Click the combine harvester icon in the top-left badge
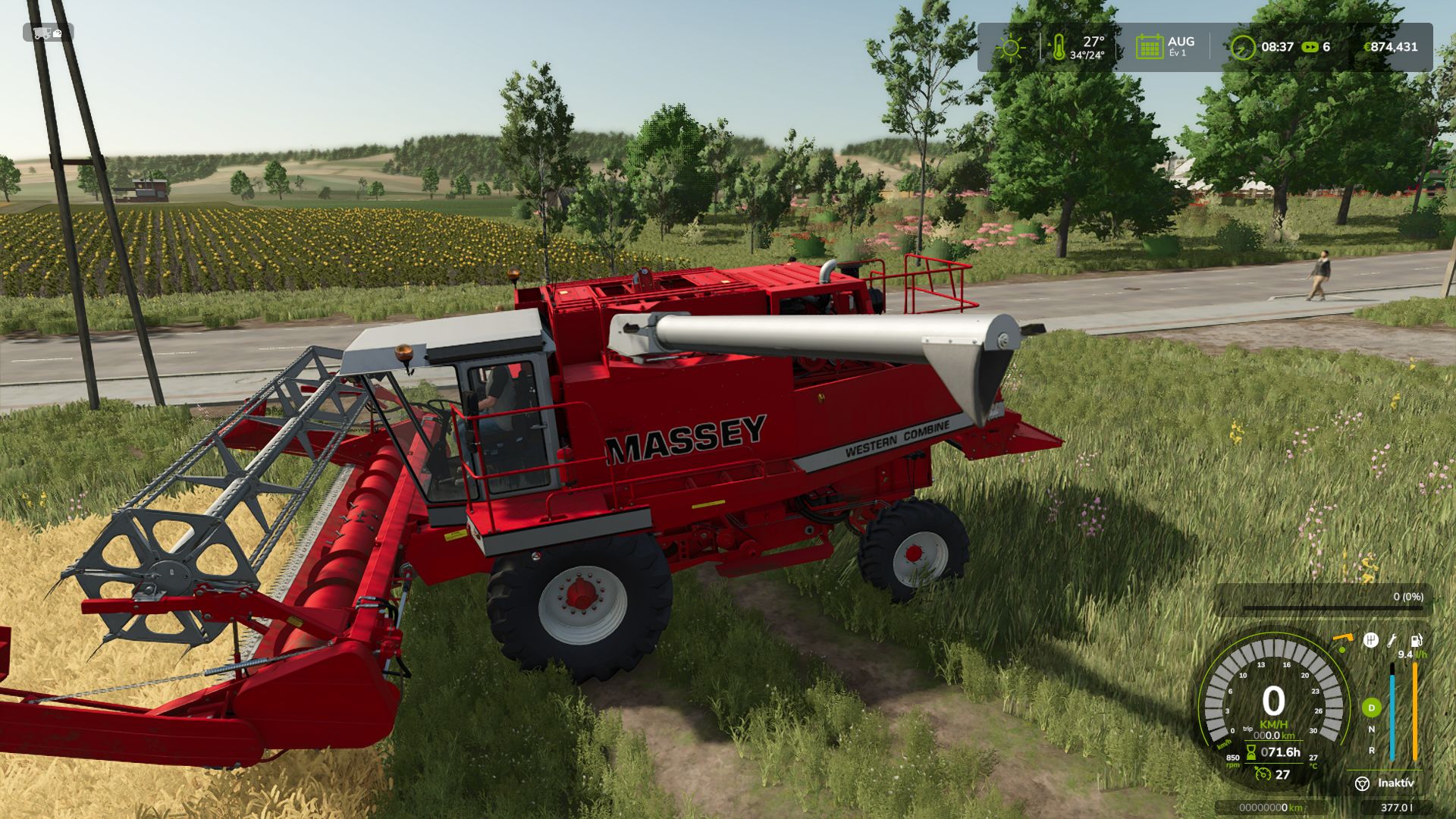This screenshot has width=1456, height=819. (x=42, y=33)
